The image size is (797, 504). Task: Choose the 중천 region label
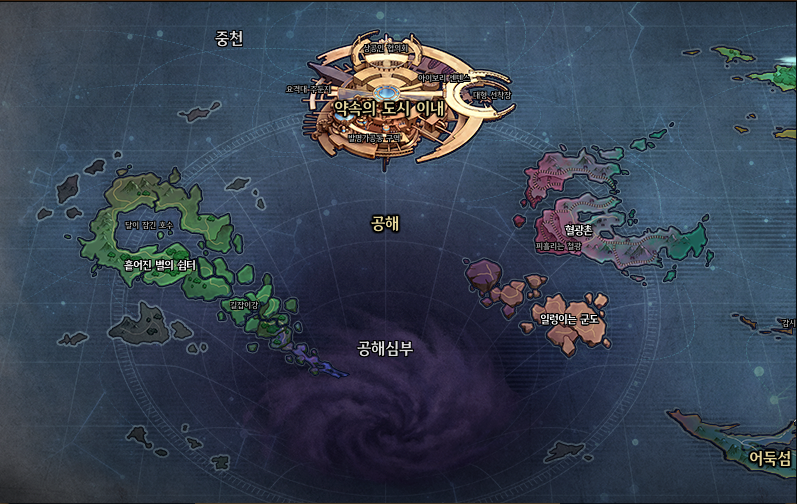coord(229,38)
